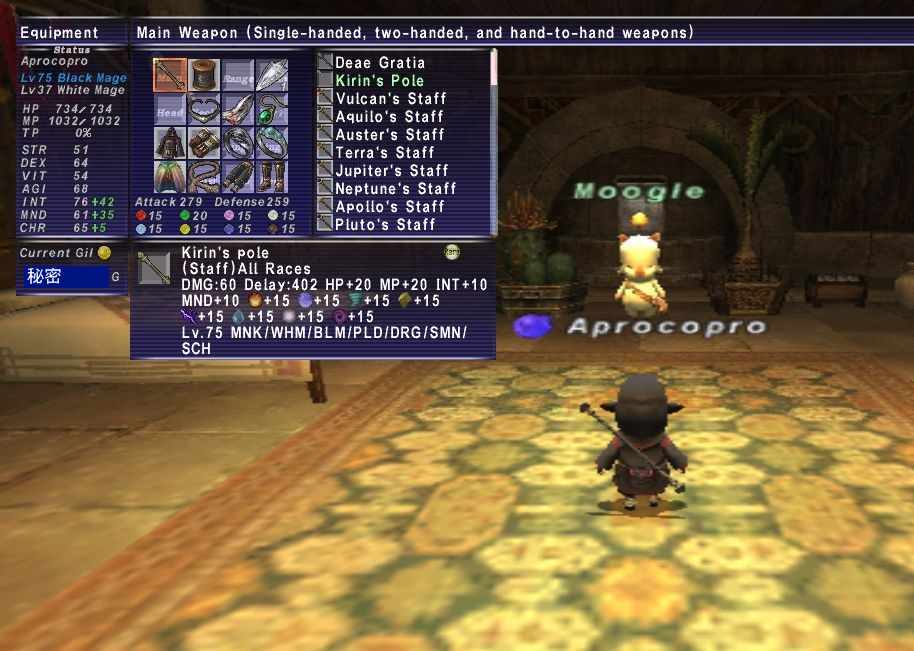The height and width of the screenshot is (651, 914).
Task: Select Terra's Staff entry
Action: [385, 153]
